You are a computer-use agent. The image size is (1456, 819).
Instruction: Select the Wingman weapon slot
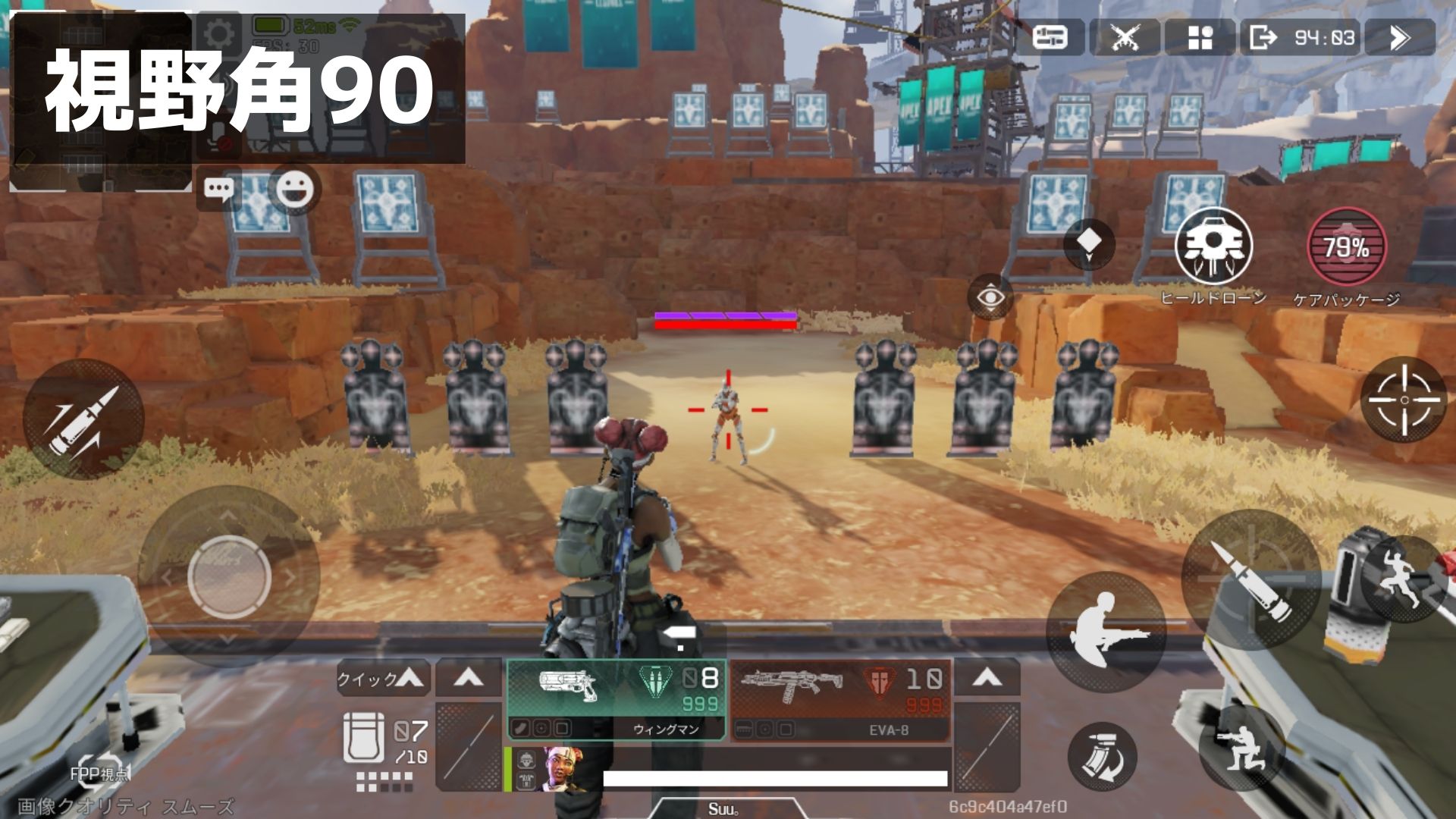coord(616,698)
